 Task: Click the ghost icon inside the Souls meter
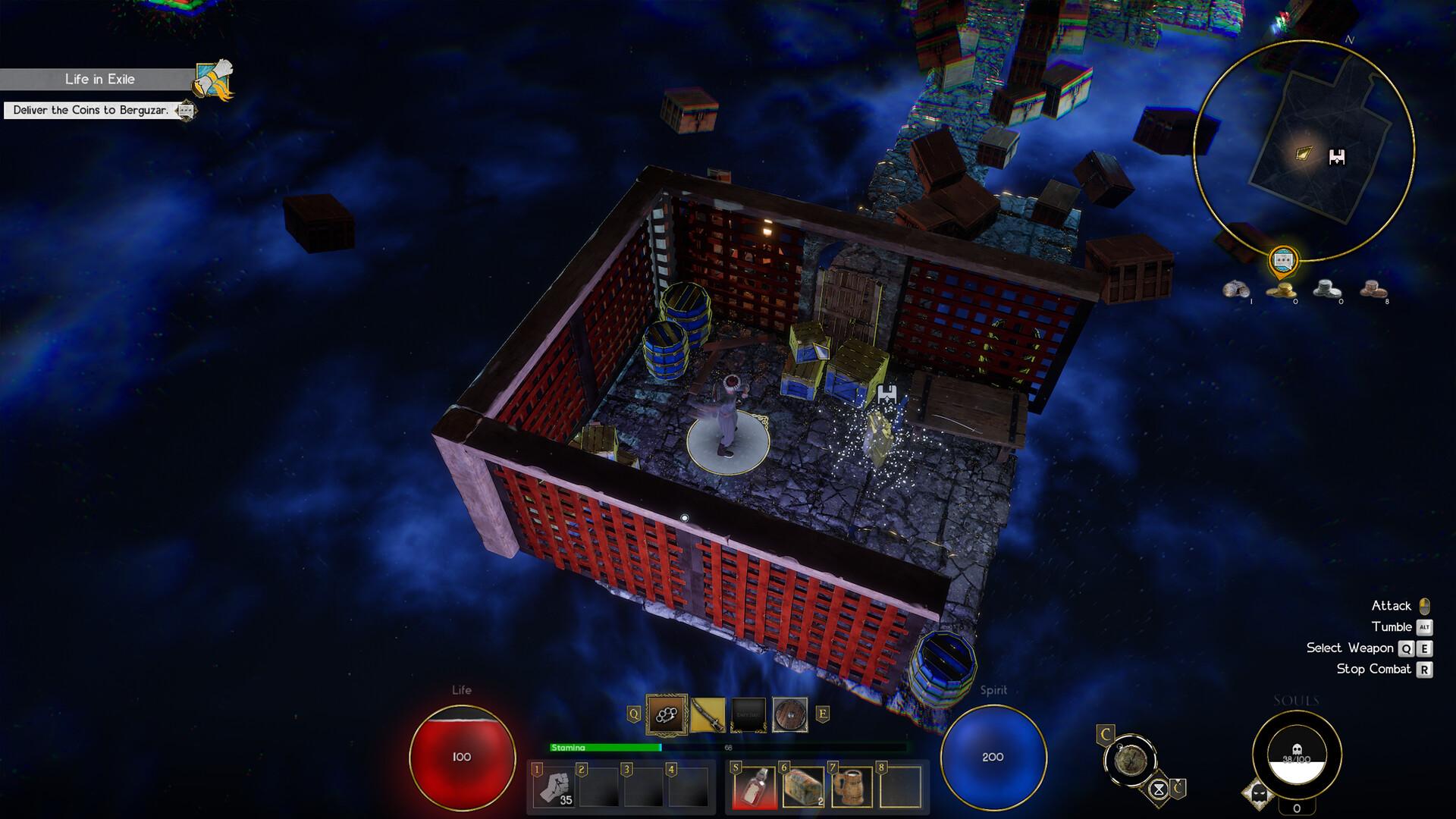pyautogui.click(x=1298, y=748)
